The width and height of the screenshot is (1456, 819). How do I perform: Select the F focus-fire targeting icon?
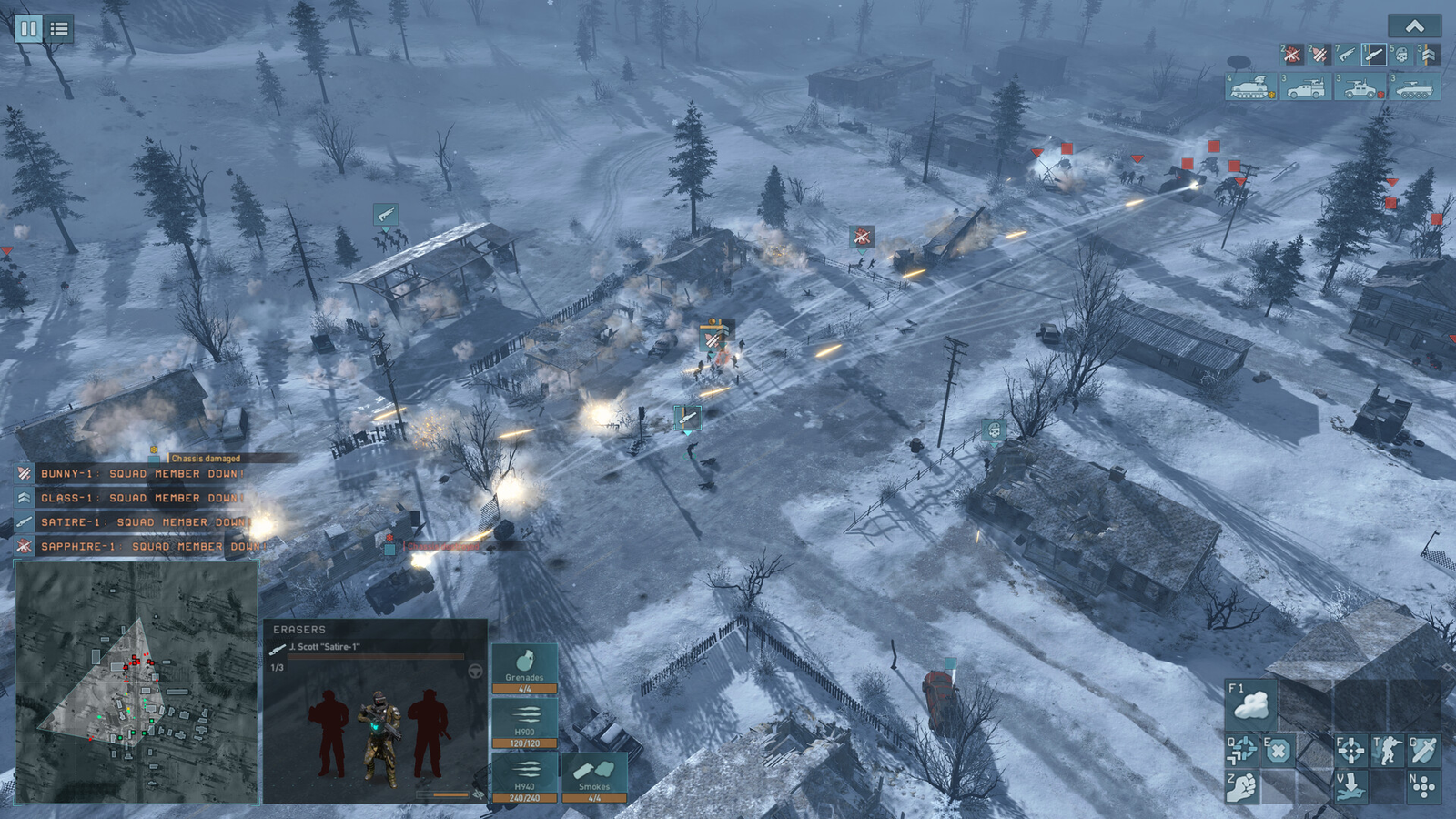coord(1351,750)
